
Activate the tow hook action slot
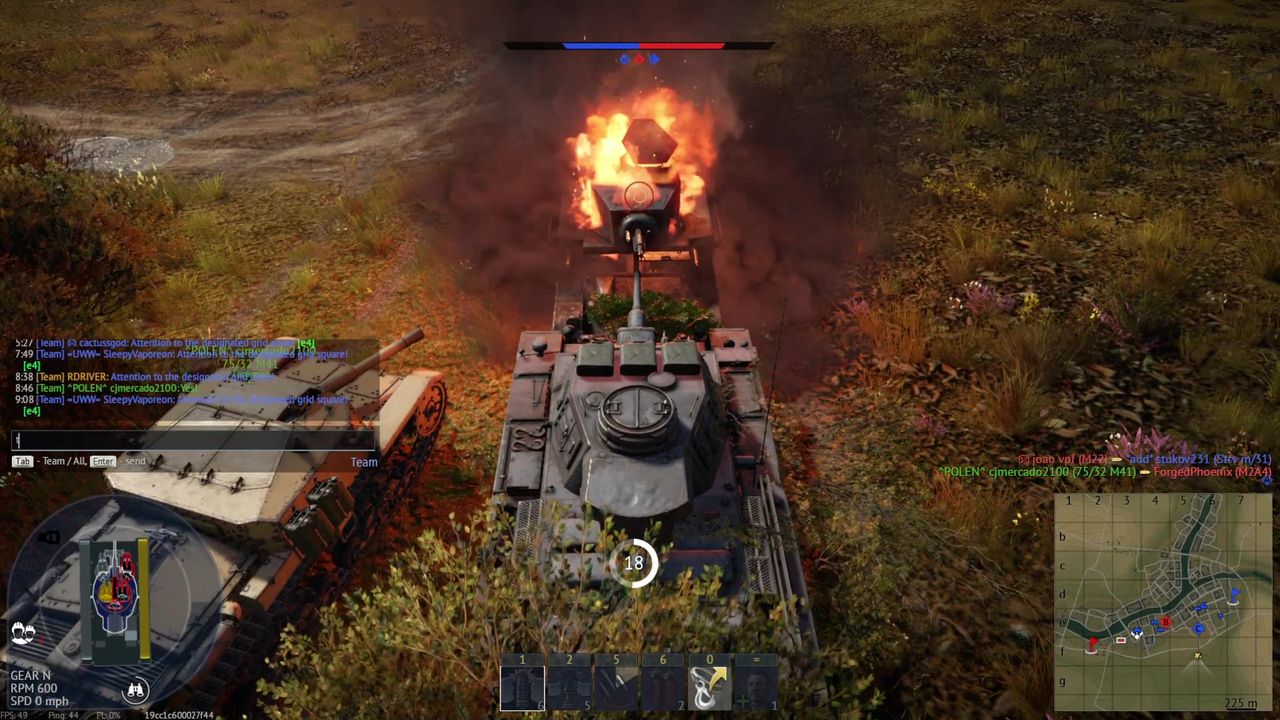click(x=710, y=688)
